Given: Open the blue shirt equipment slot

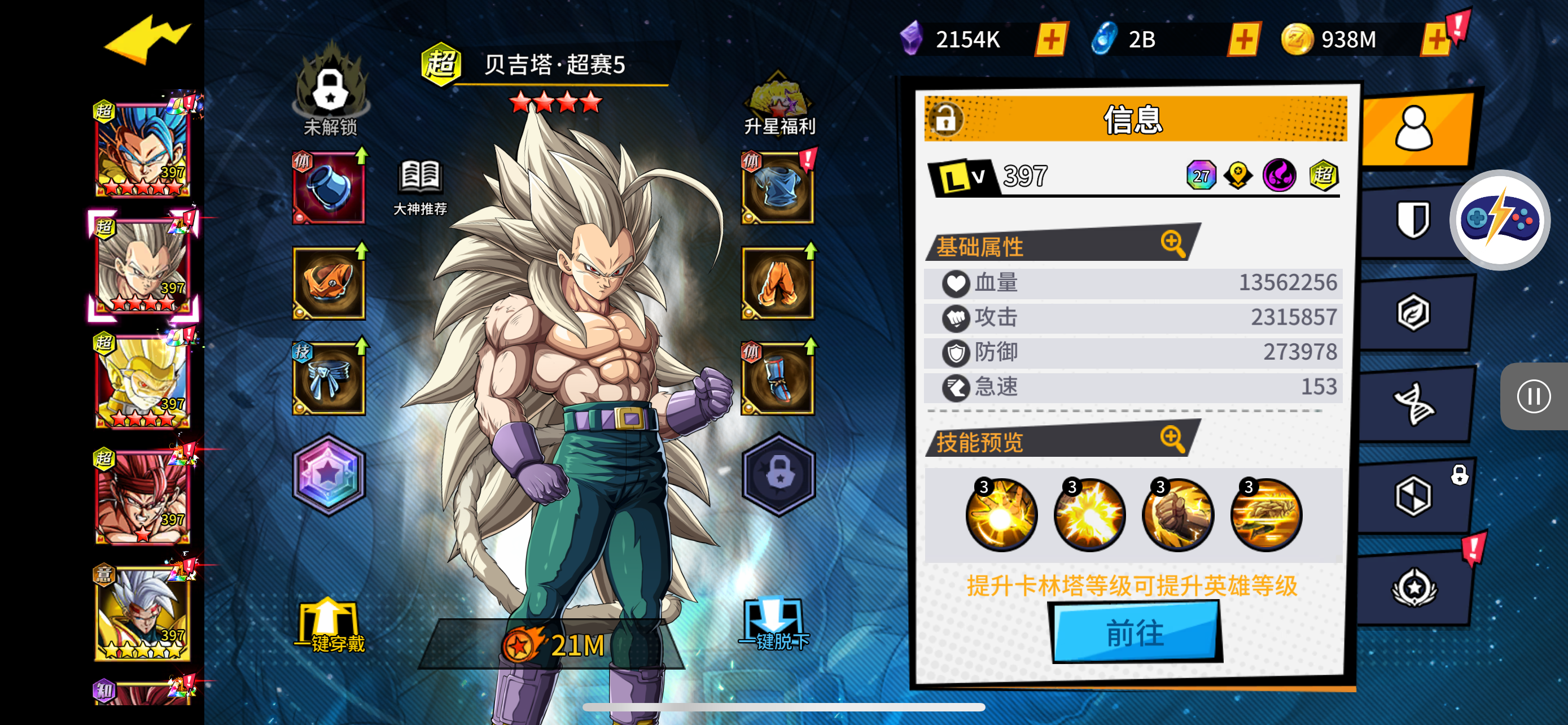Looking at the screenshot, I should pyautogui.click(x=777, y=189).
